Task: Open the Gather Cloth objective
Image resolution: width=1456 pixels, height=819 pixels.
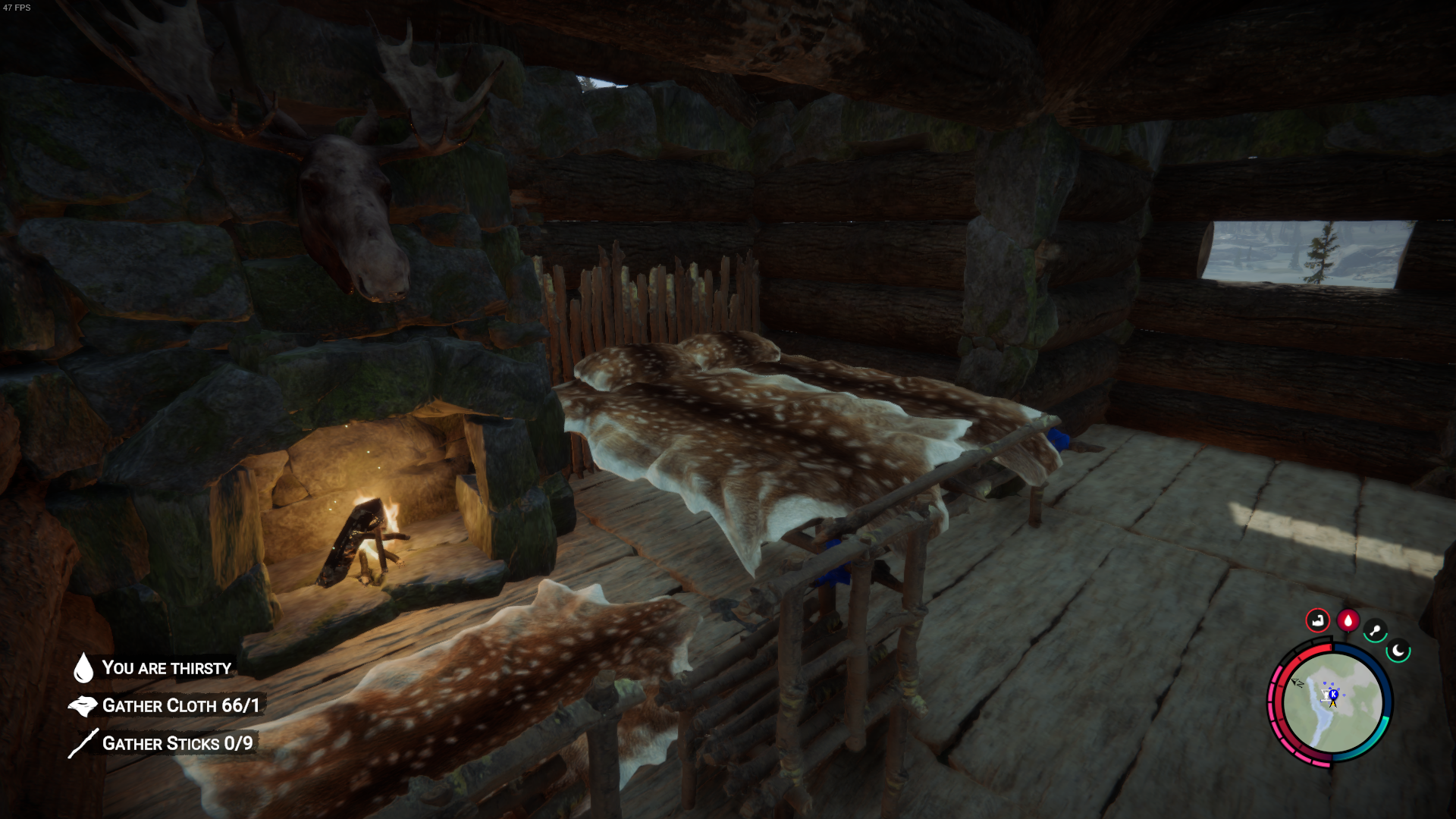Action: 180,706
